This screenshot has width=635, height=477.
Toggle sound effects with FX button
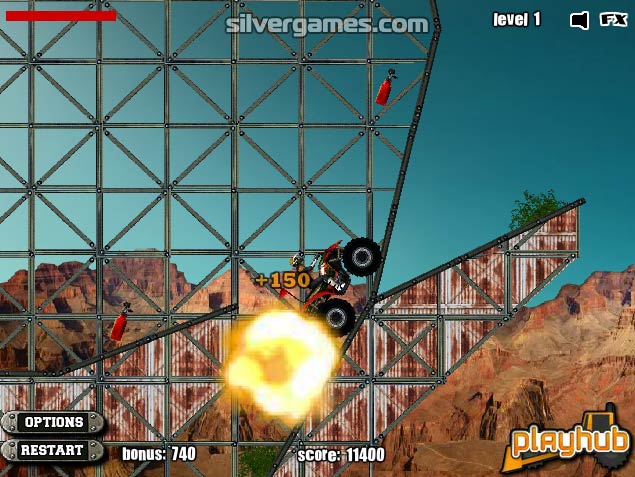pos(612,19)
